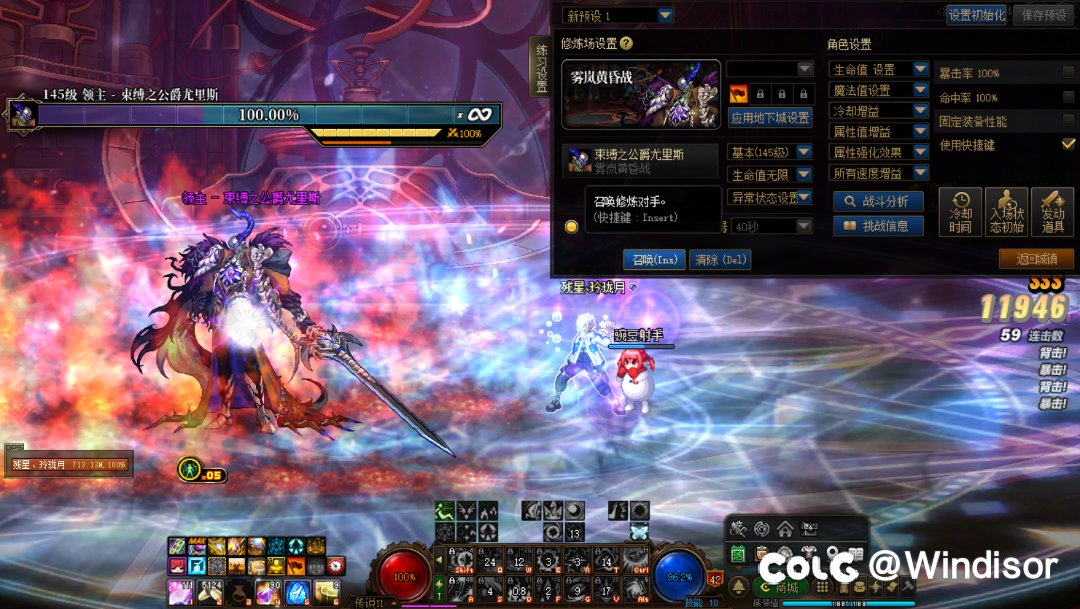Apply dungeon settings with 应用地下城设置
The image size is (1080, 609).
(x=770, y=118)
